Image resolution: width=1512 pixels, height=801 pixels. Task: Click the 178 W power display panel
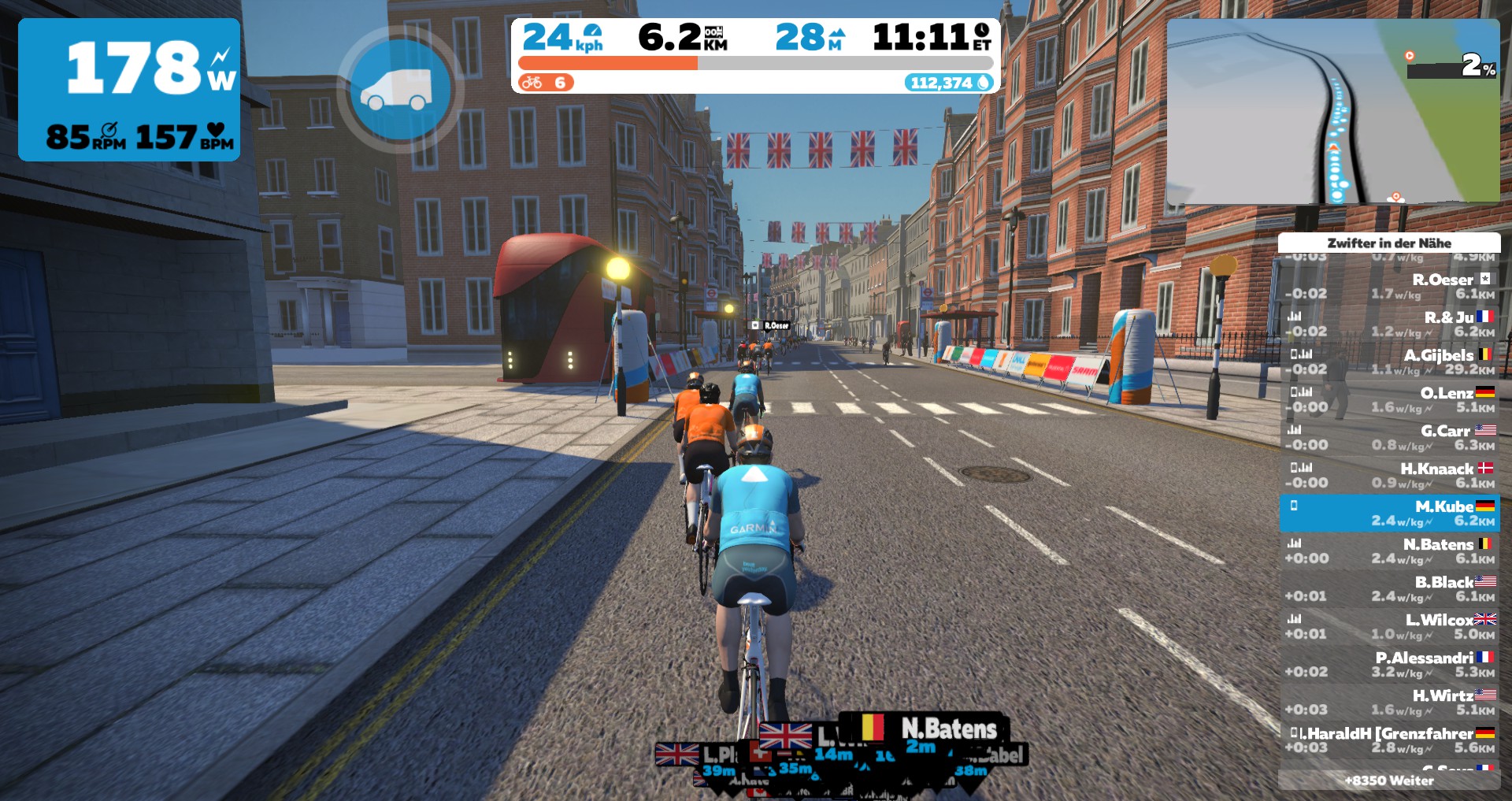tap(129, 90)
